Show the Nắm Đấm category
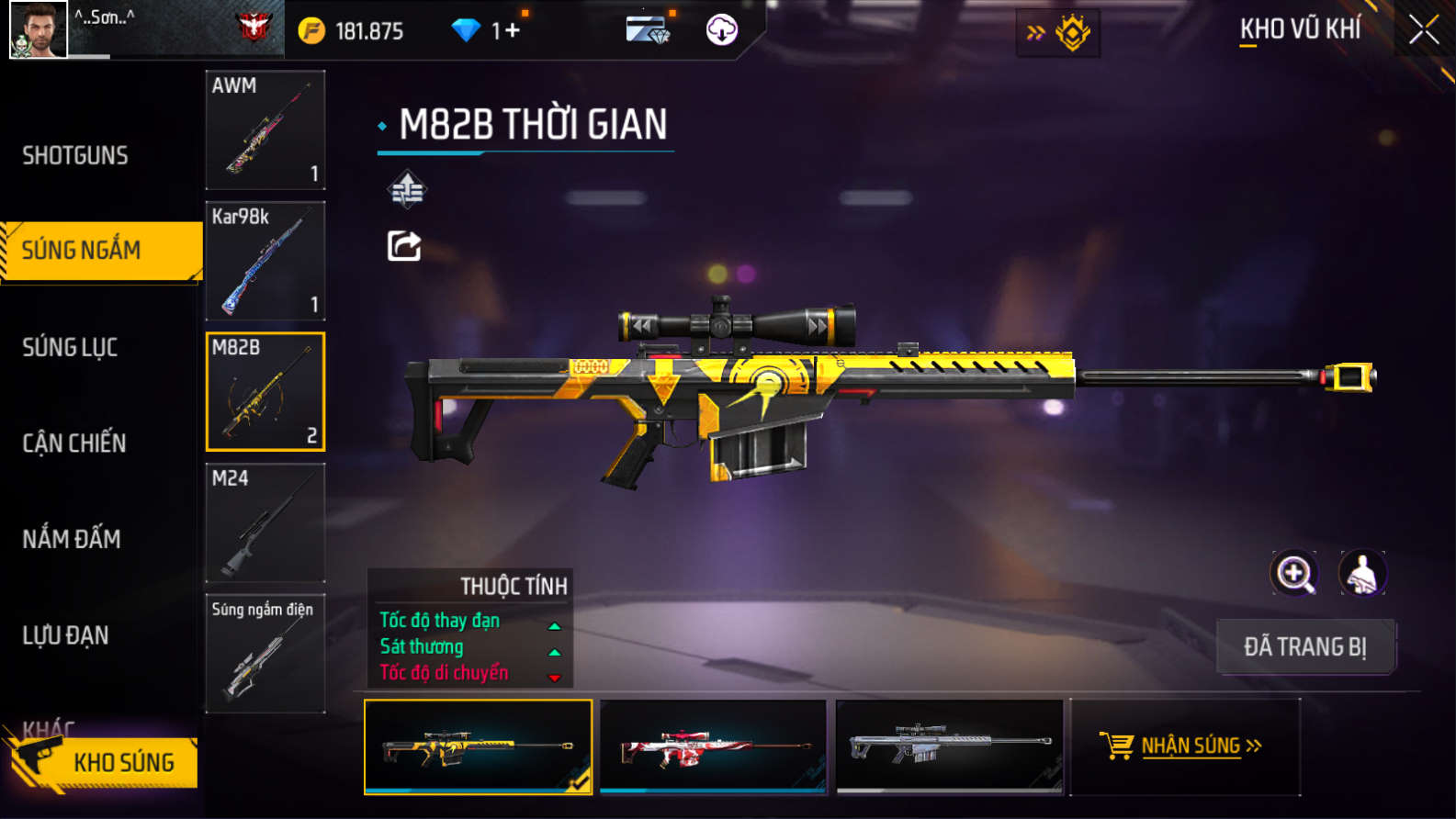Screen dimensions: 1456x819 click(x=72, y=539)
